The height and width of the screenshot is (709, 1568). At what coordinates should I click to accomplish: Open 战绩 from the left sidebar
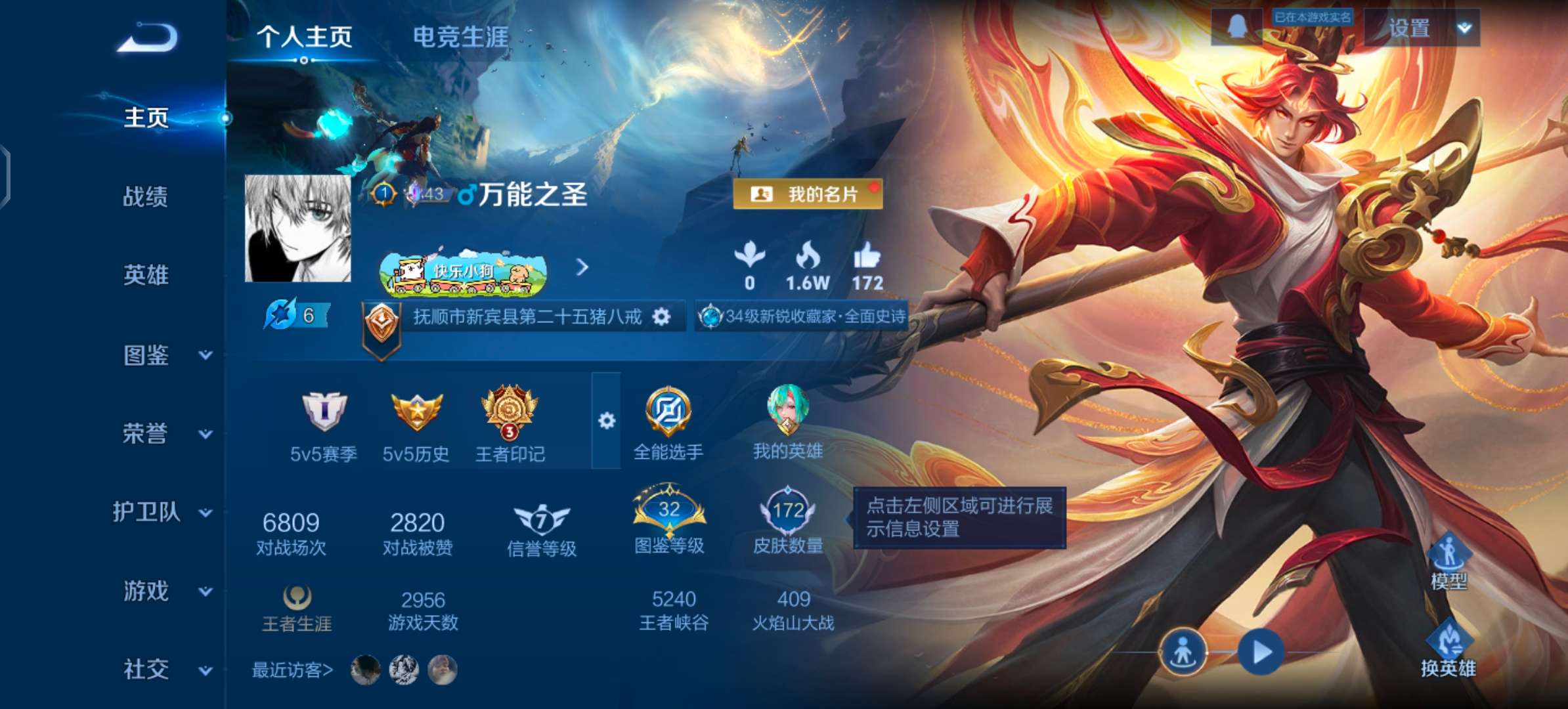click(146, 197)
